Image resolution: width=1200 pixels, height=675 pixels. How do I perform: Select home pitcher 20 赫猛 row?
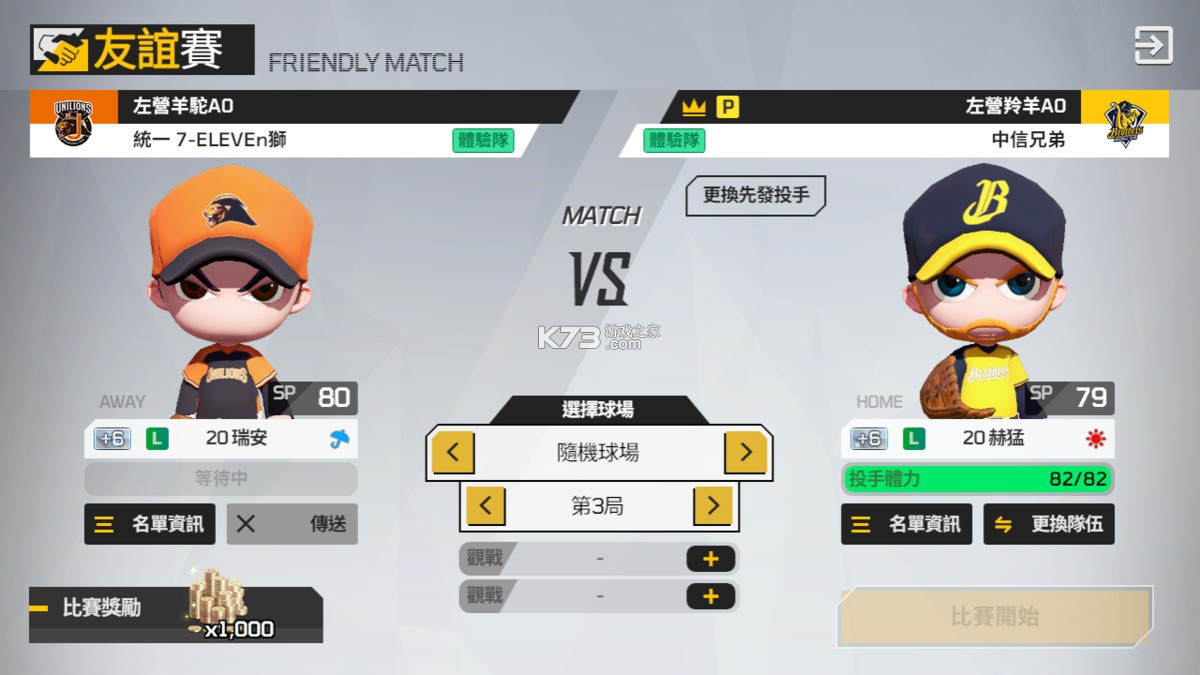click(x=978, y=438)
